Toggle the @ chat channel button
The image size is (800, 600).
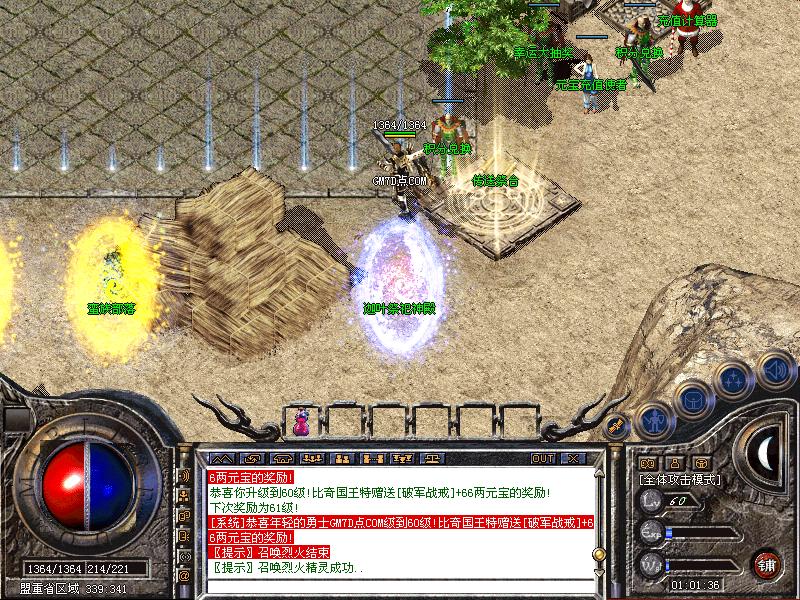click(x=184, y=576)
